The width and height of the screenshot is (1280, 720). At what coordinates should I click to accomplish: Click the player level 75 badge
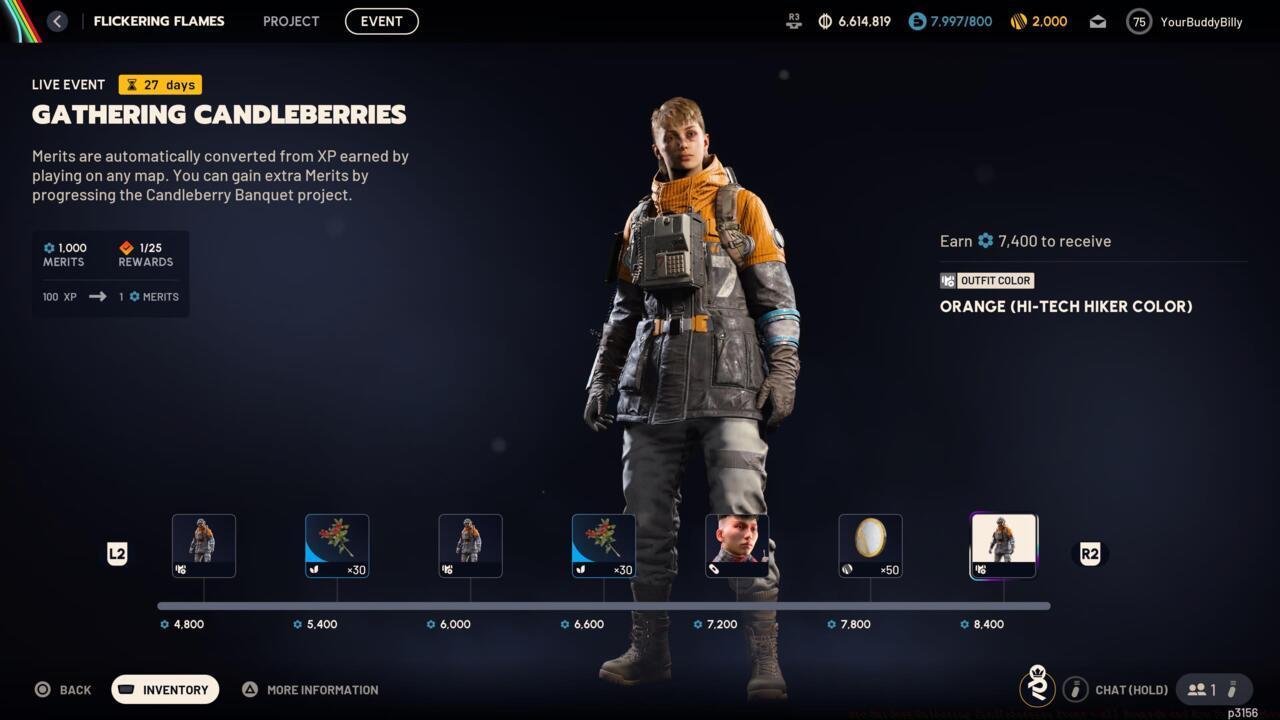coord(1138,21)
